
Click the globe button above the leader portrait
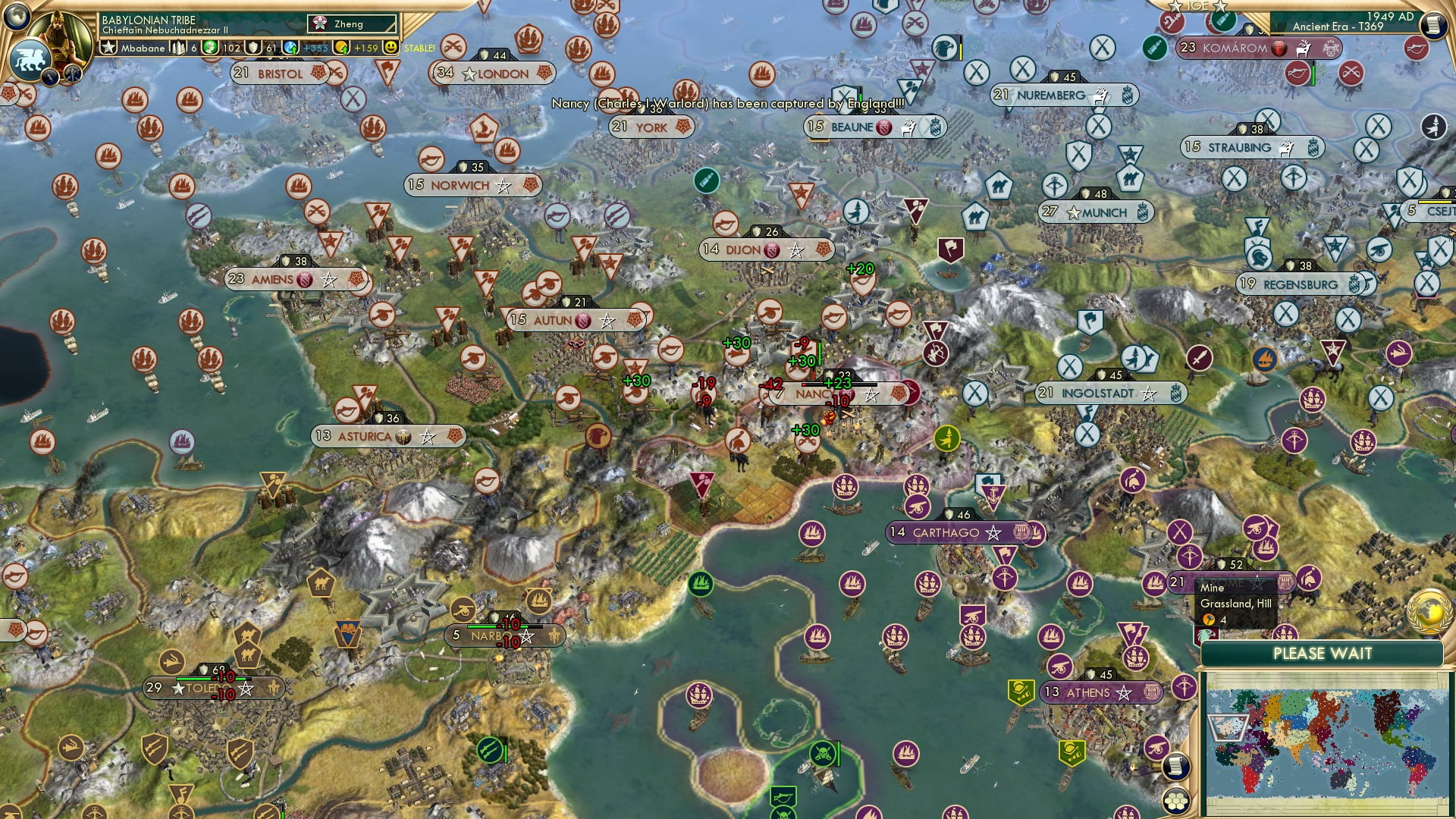(x=17, y=14)
